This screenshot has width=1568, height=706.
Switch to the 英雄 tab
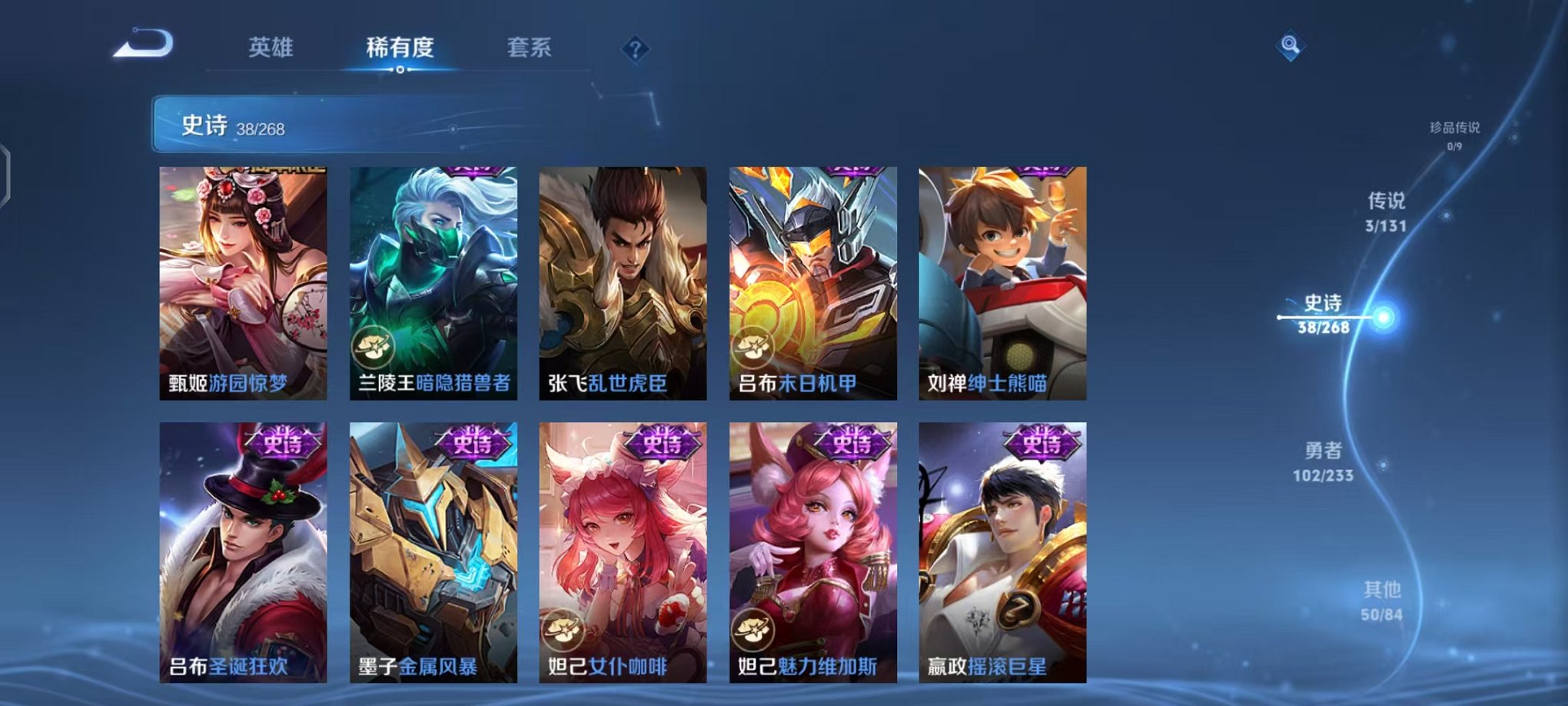271,48
